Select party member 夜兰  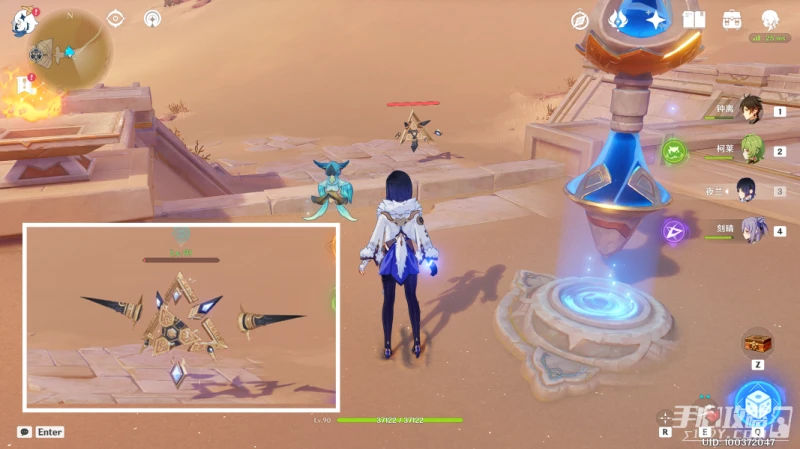[747, 189]
